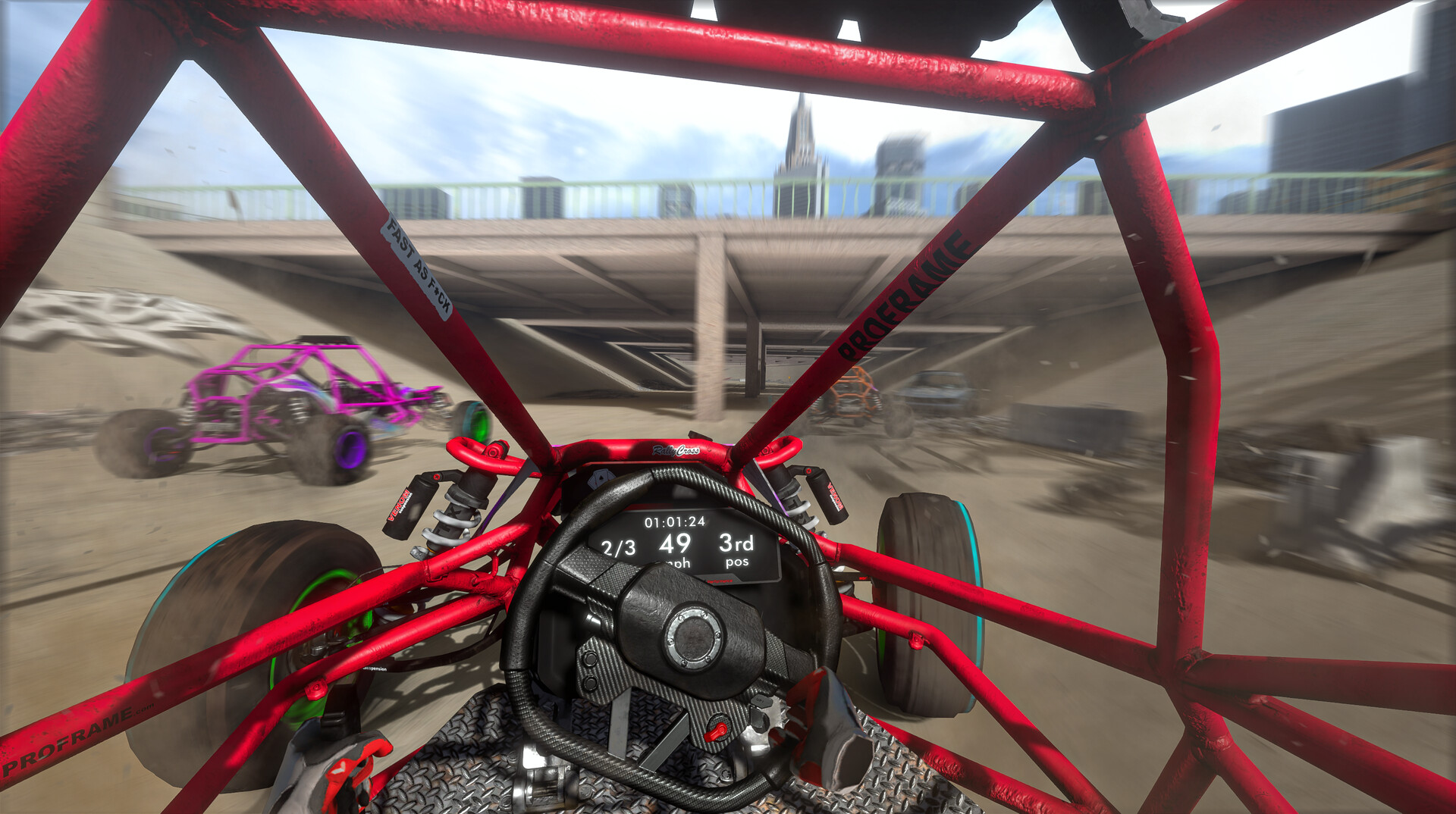Flip the red kill switch below the steering wheel
Image resolution: width=1456 pixels, height=814 pixels.
[717, 729]
